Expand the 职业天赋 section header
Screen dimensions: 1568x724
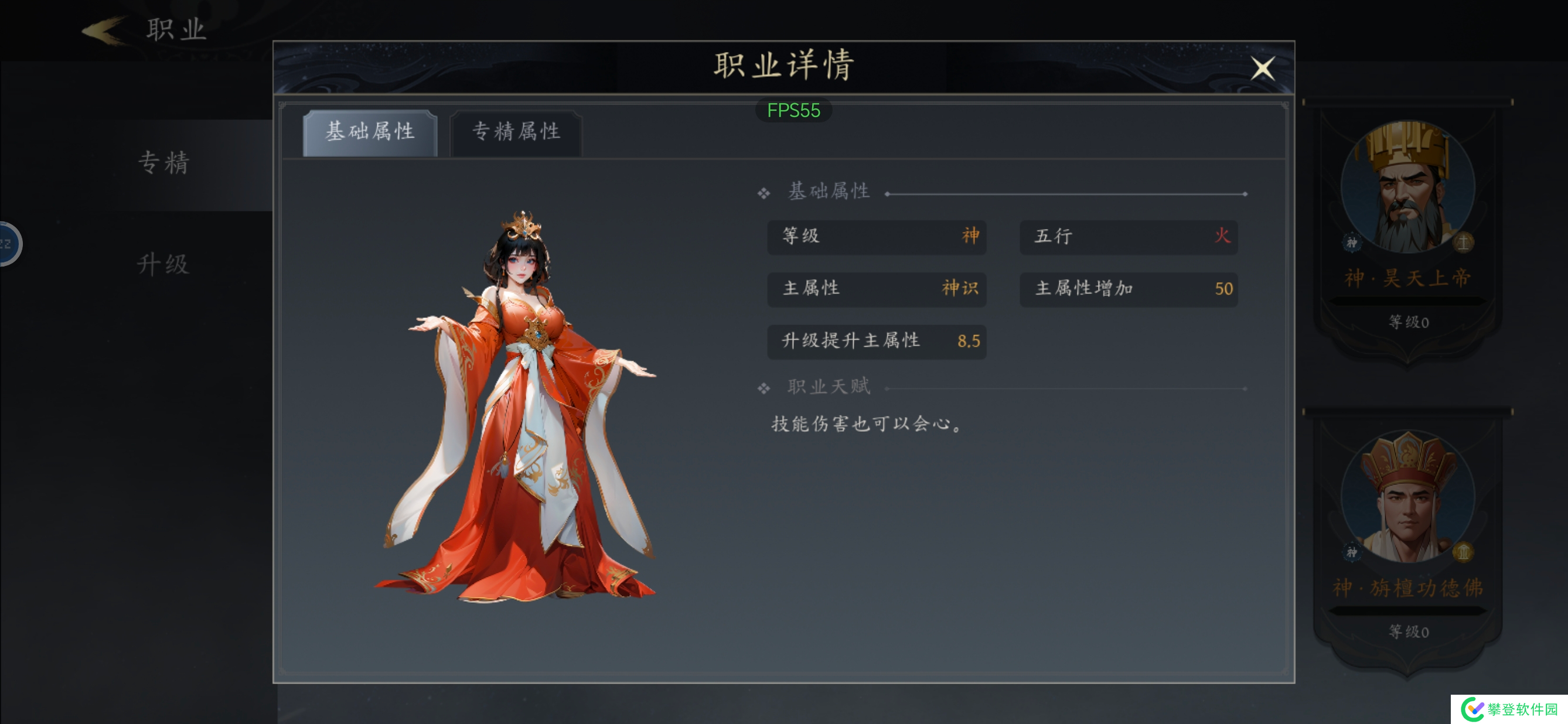coord(829,386)
